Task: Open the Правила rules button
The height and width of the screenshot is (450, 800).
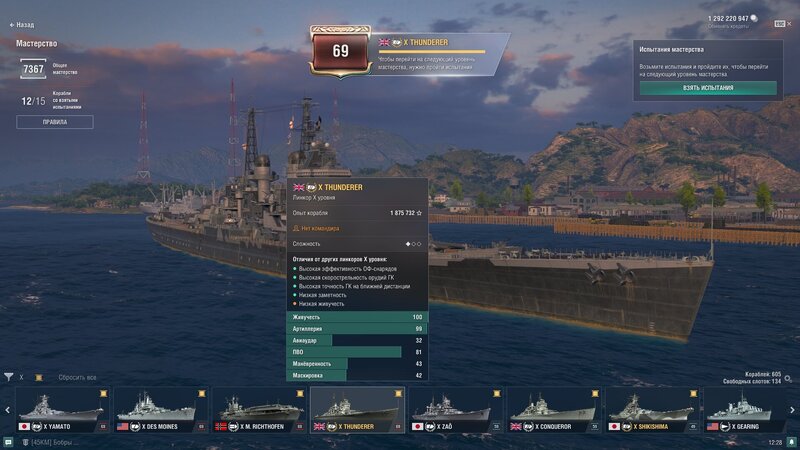Action: click(55, 122)
